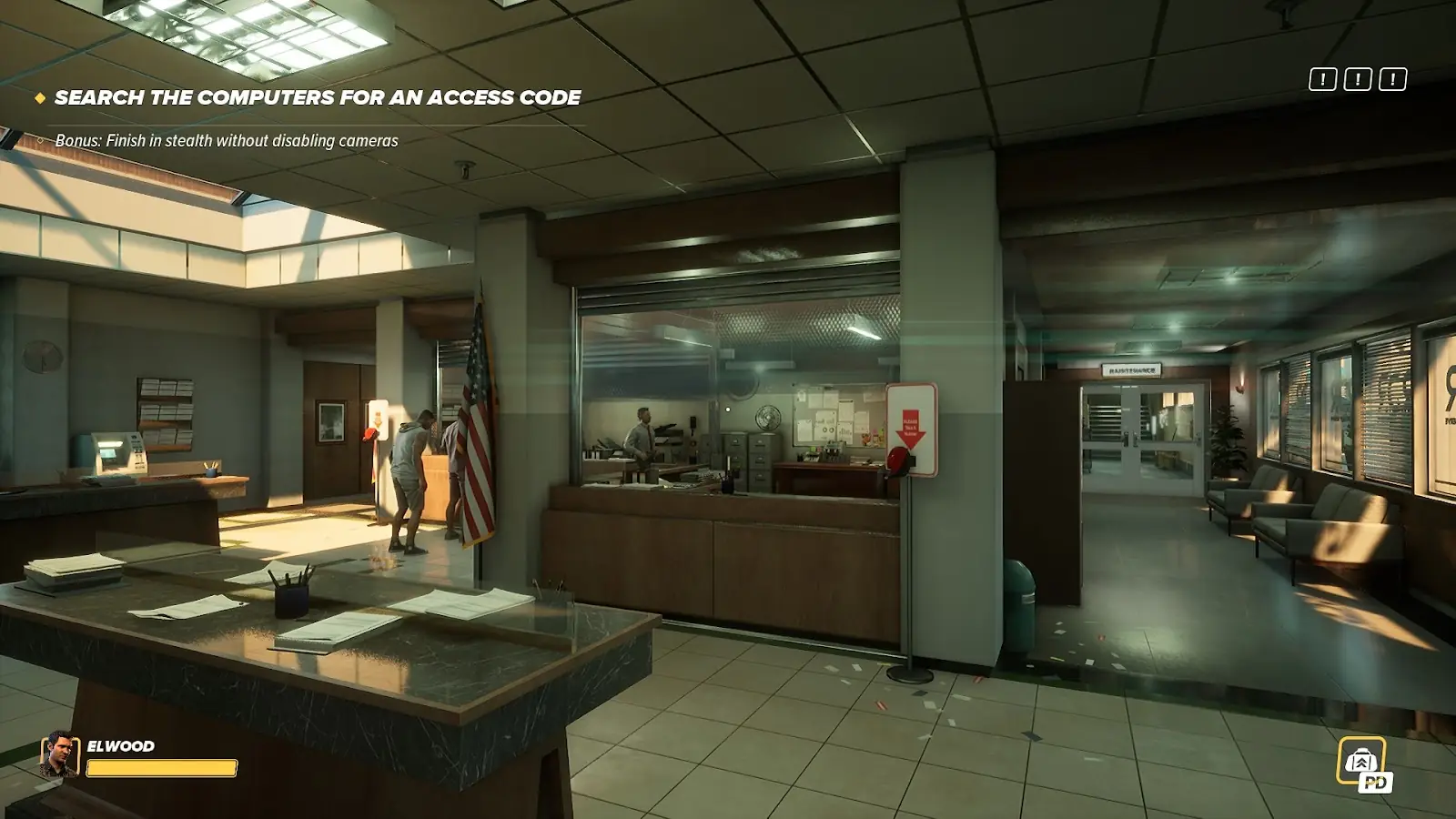This screenshot has width=1456, height=819.
Task: Open the loot bag icon
Action: (x=1362, y=761)
